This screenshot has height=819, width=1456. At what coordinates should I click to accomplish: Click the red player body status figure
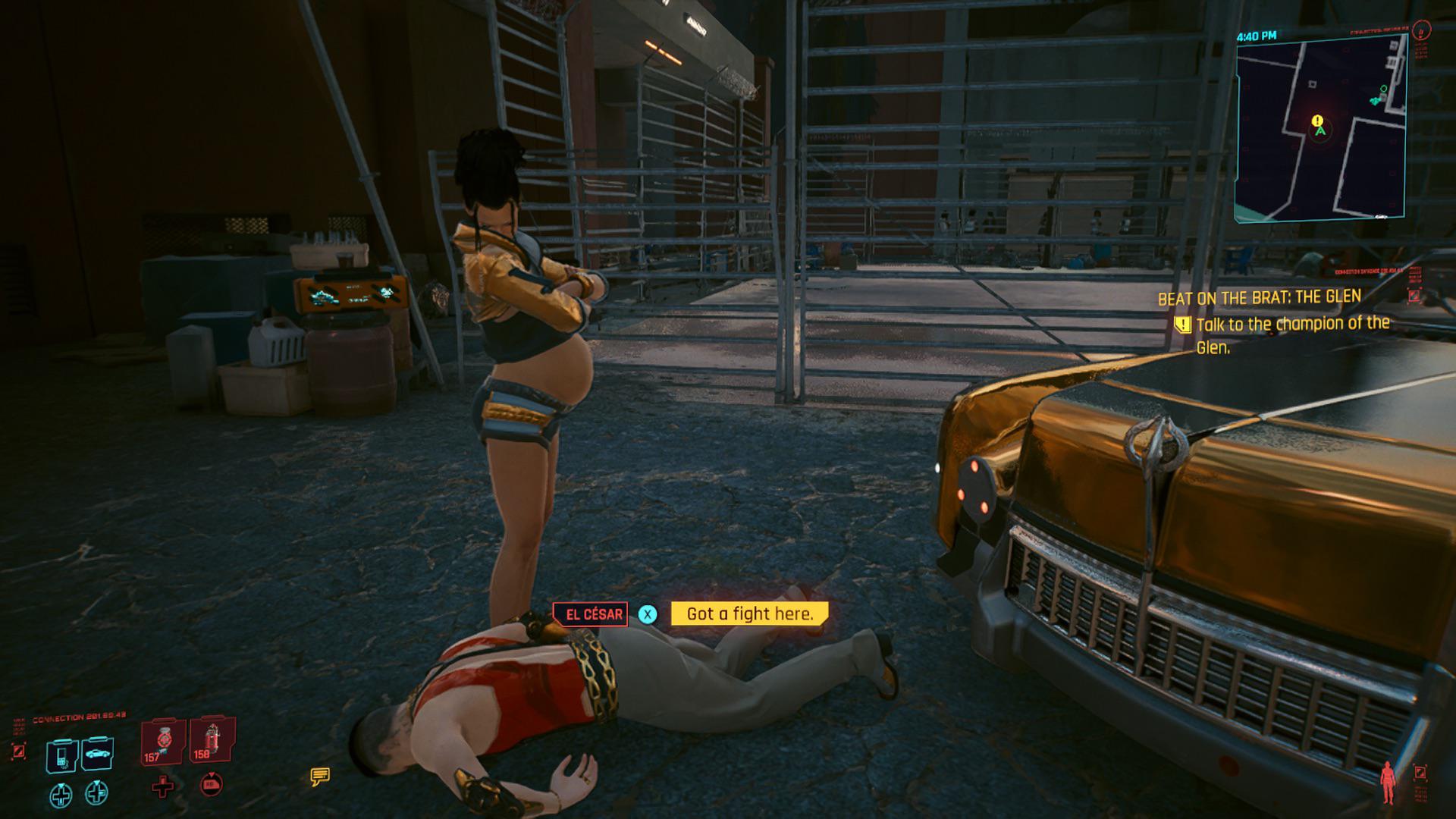1389,782
